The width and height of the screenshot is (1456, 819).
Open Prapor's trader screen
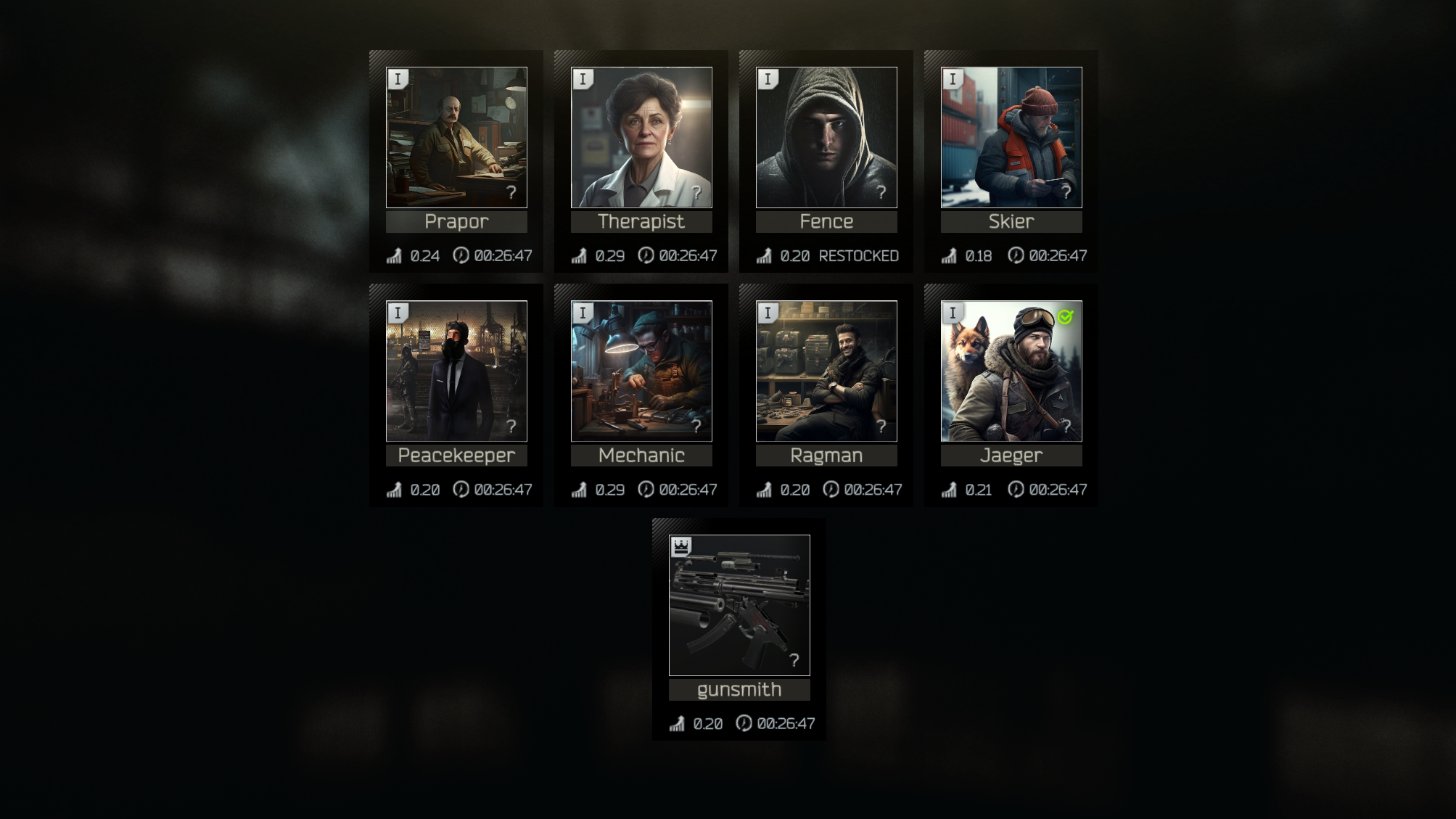point(456,137)
